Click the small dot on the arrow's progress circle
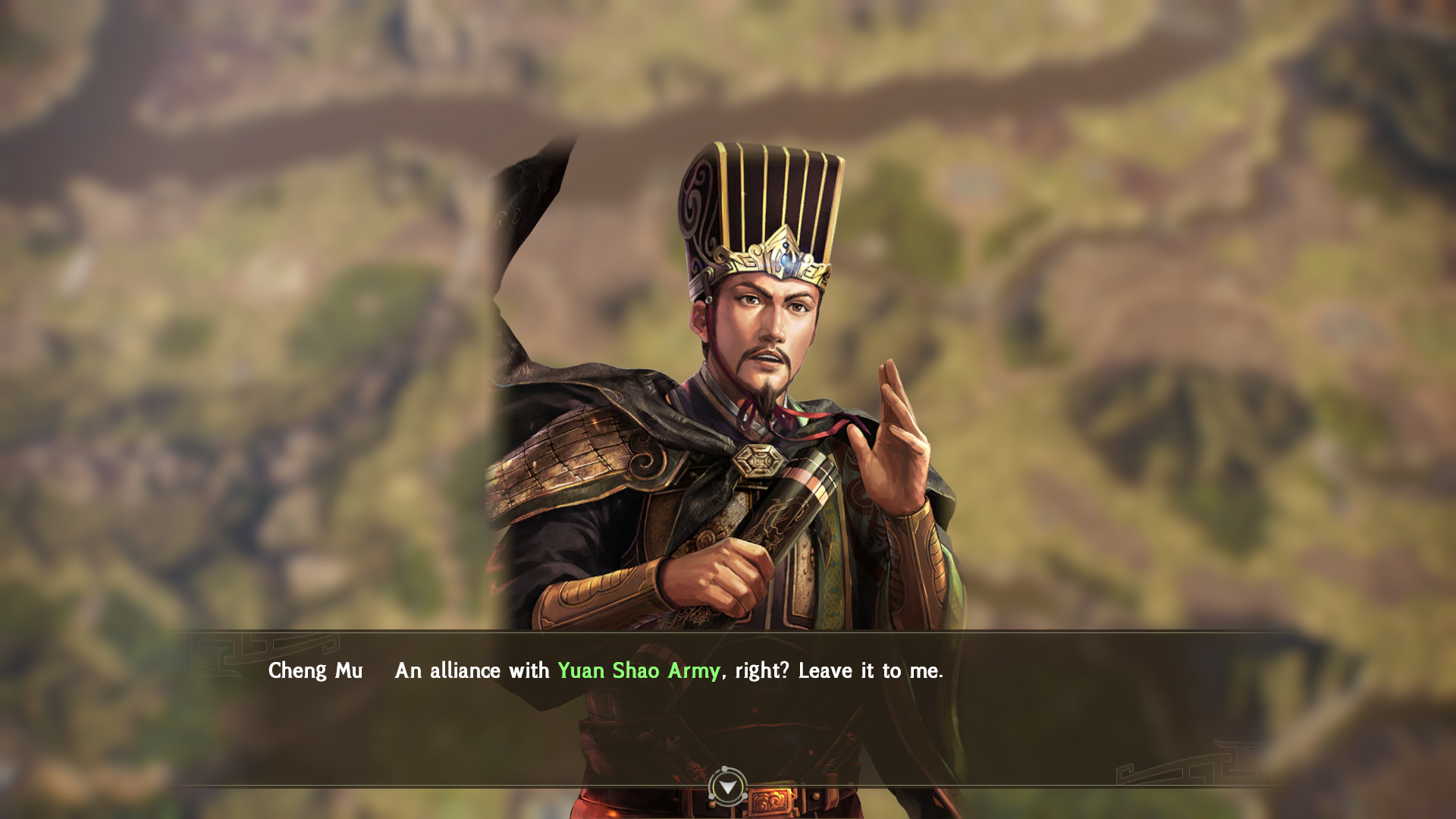Screen dimensions: 1456x819 click(724, 767)
